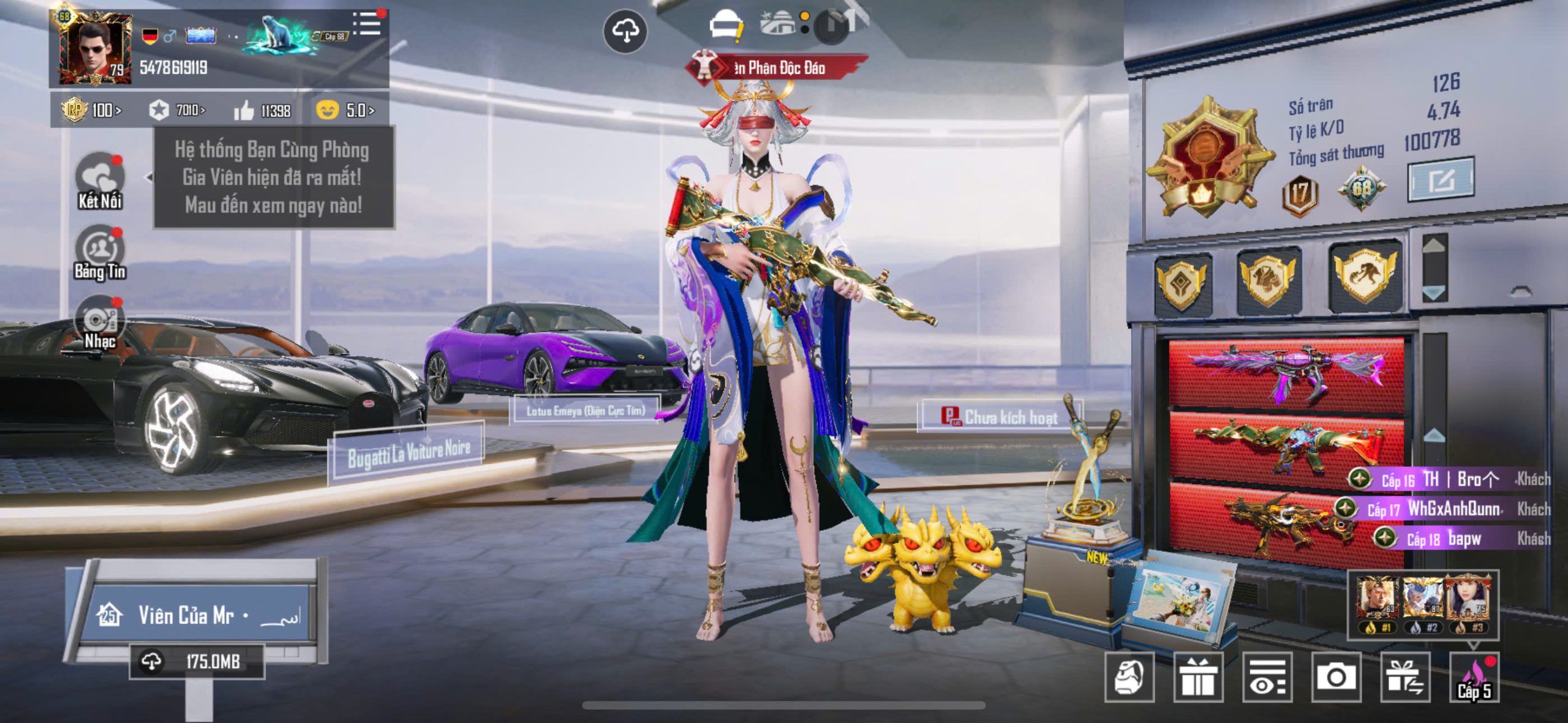Open the RP 100 royale pass entry
The width and height of the screenshot is (1568, 723).
point(92,111)
